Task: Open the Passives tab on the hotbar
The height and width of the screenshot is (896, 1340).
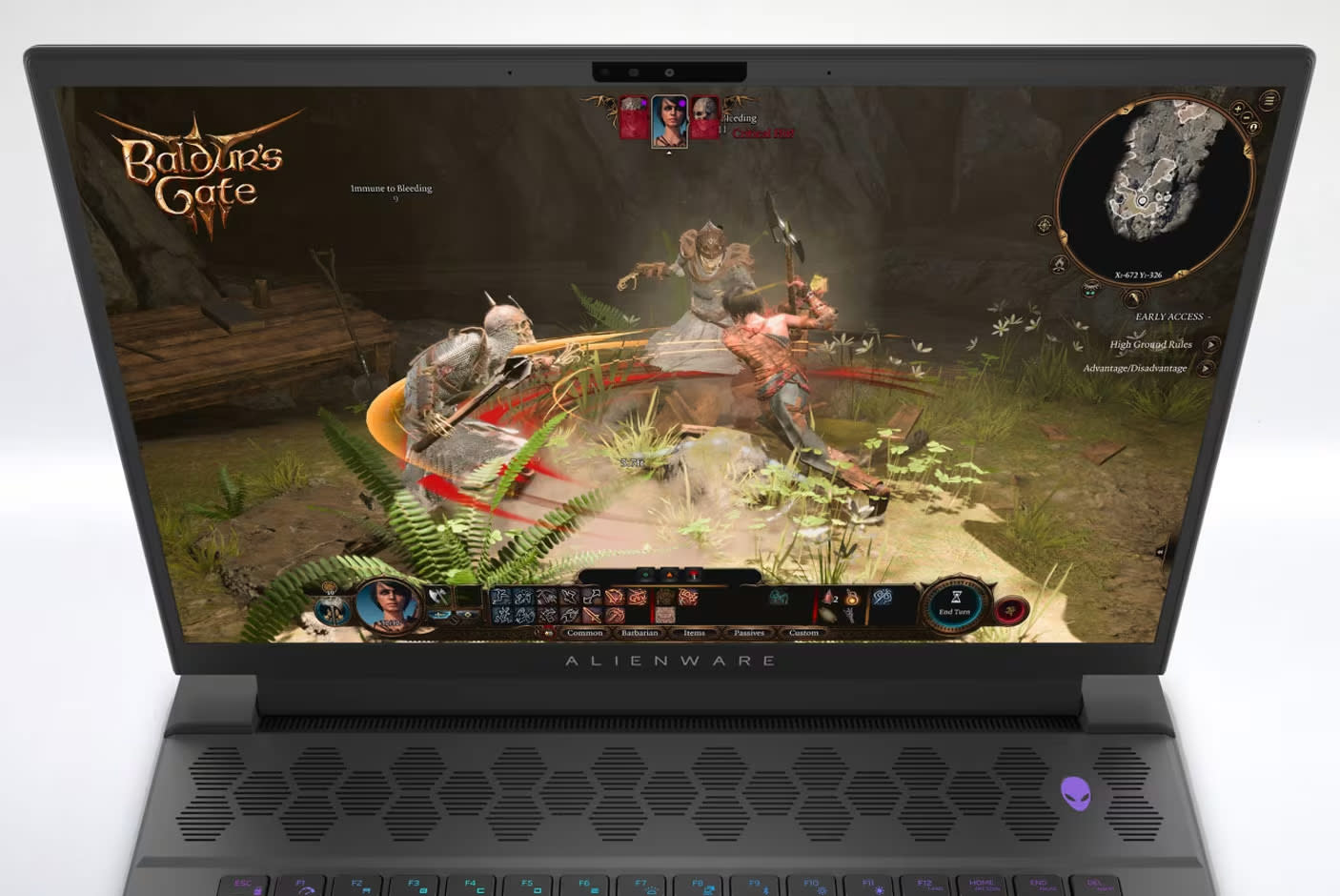Action: 749,632
